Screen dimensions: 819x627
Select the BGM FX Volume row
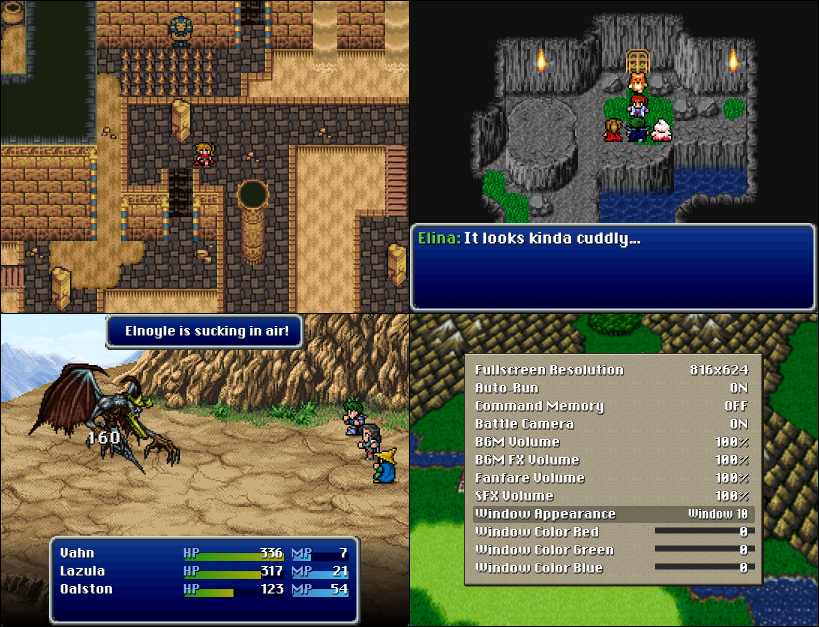pos(612,460)
